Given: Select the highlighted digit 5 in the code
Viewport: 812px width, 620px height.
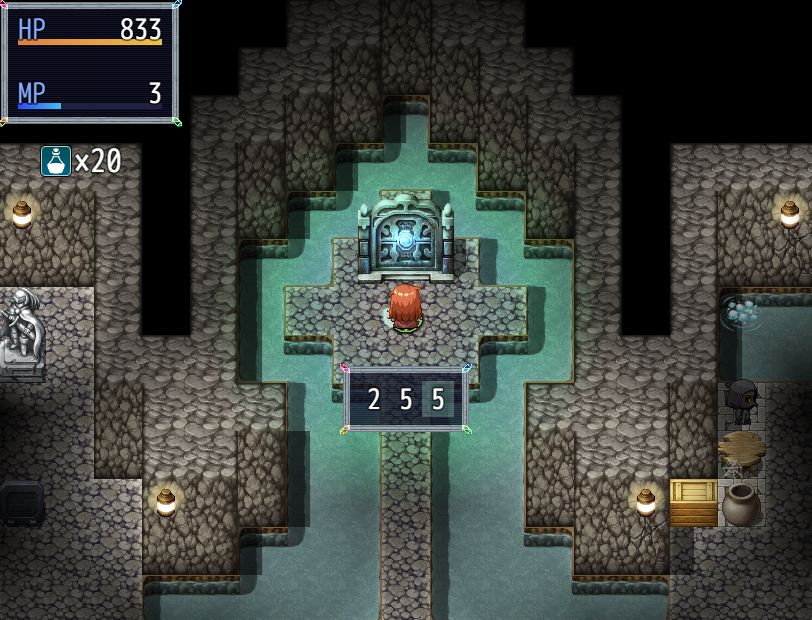Looking at the screenshot, I should [437, 400].
